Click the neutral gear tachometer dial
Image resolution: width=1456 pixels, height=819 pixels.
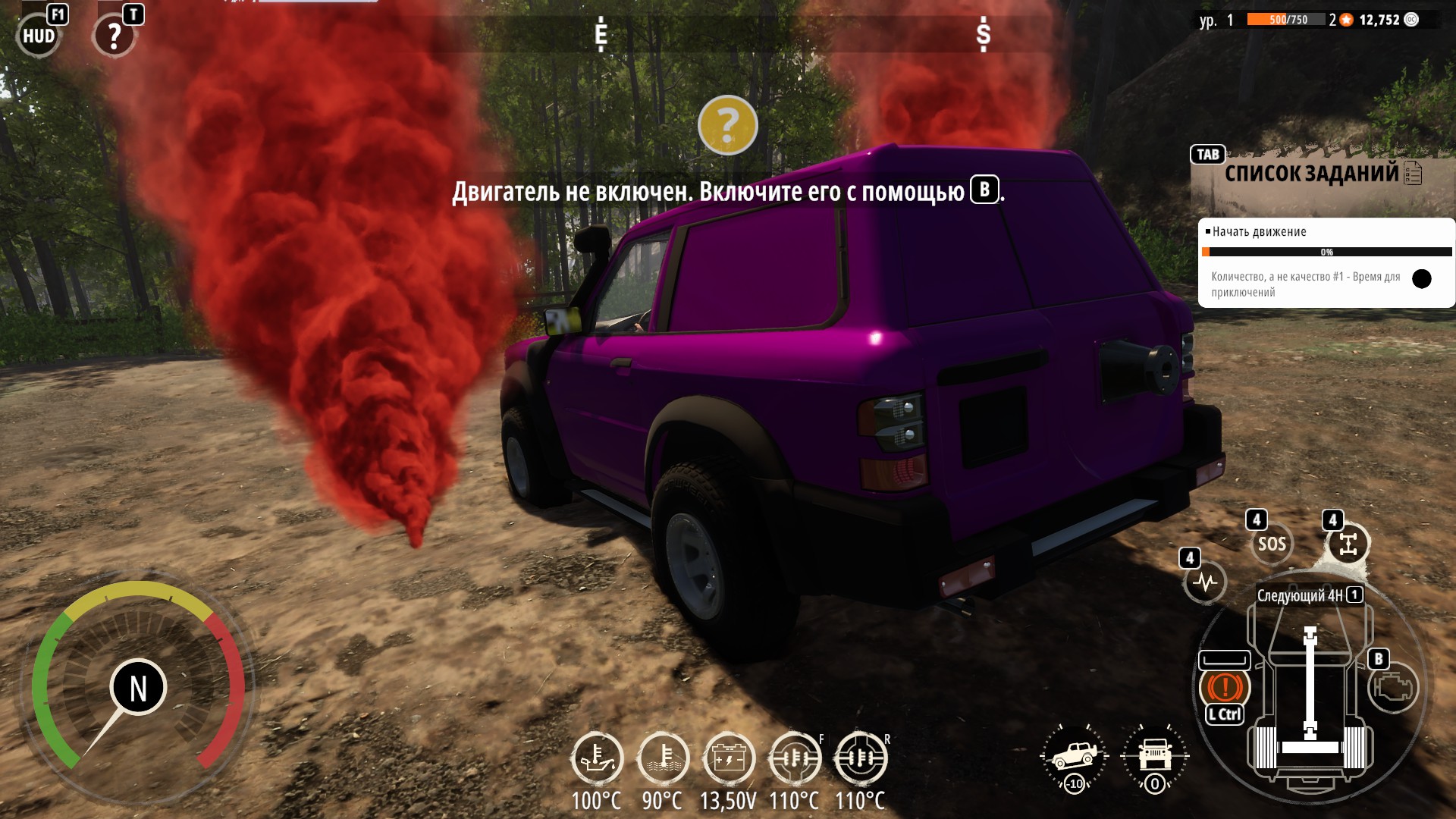[138, 687]
